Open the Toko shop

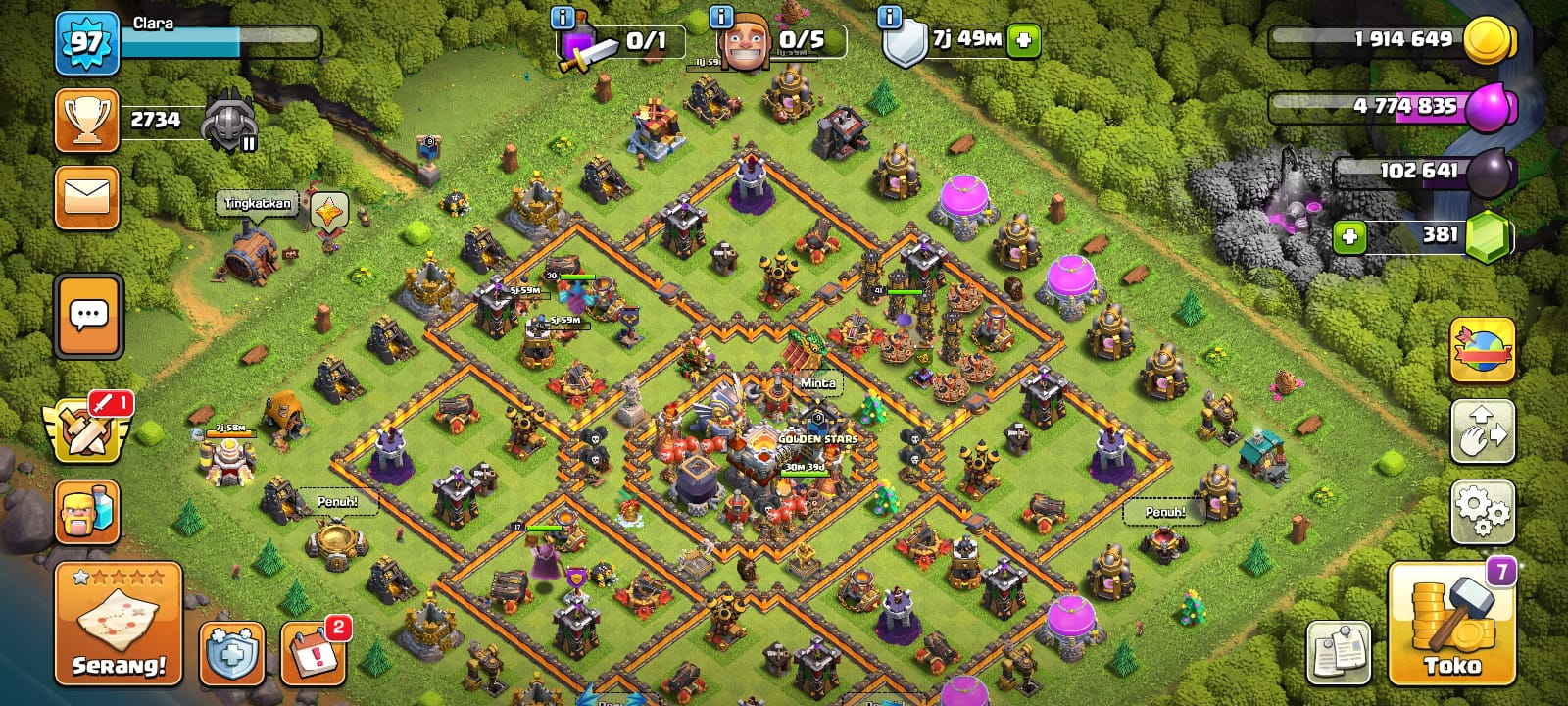coord(1450,624)
